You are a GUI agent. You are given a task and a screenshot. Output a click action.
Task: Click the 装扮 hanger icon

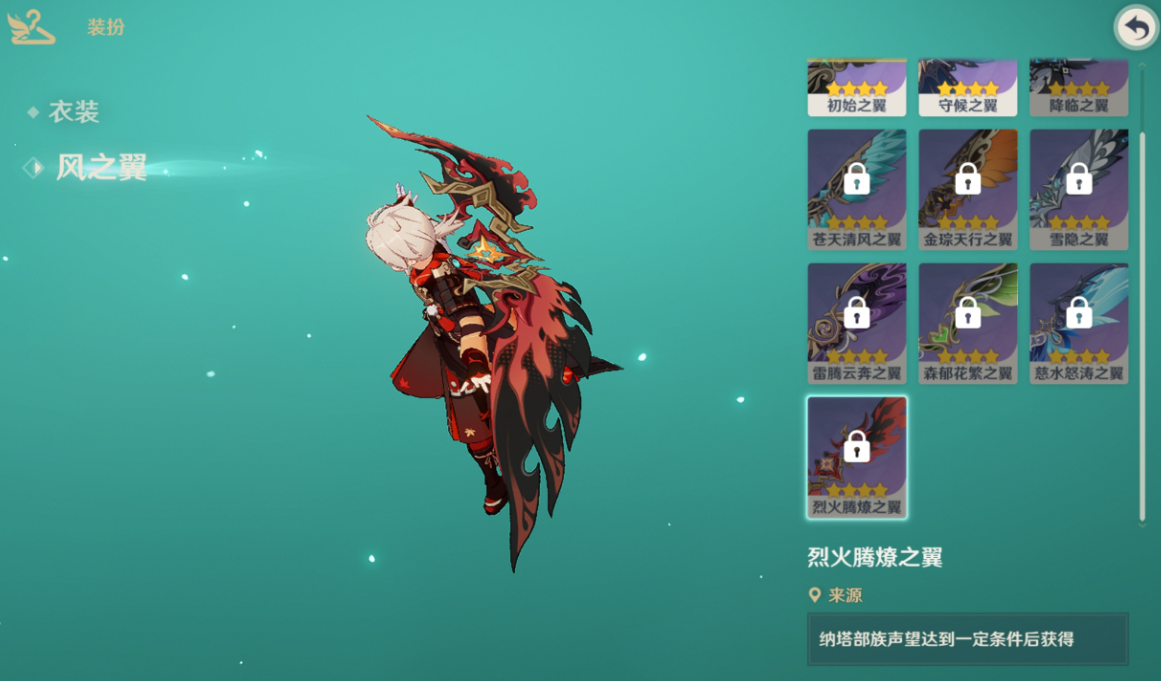pyautogui.click(x=31, y=27)
